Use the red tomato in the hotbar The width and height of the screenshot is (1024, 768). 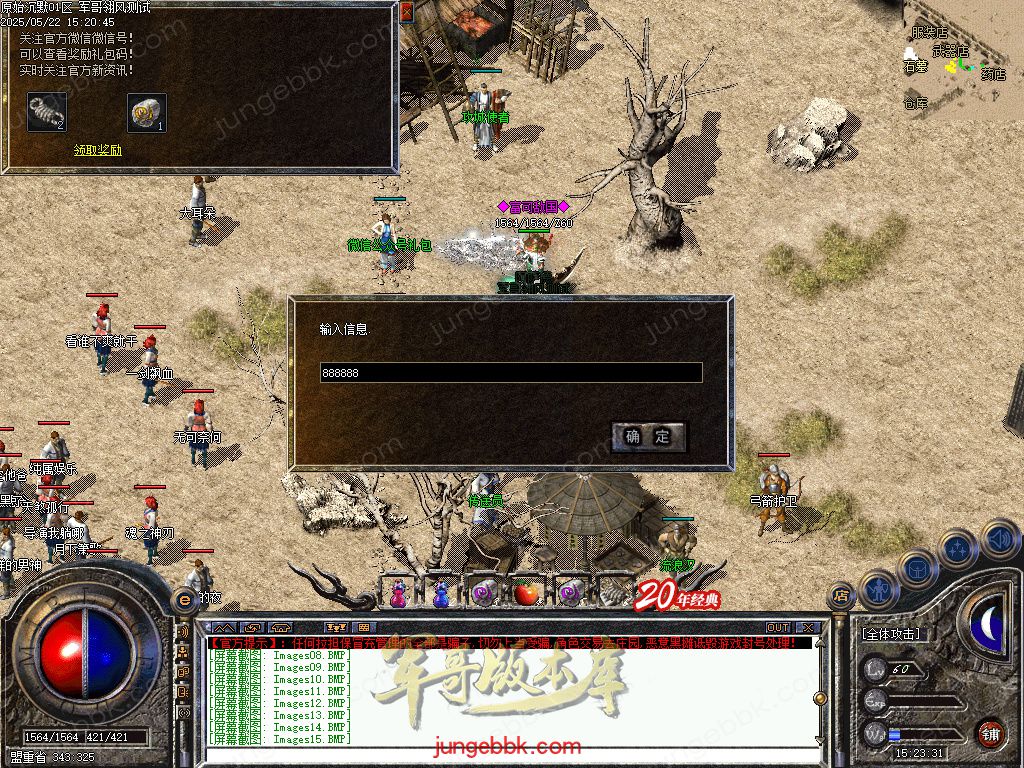pyautogui.click(x=526, y=593)
